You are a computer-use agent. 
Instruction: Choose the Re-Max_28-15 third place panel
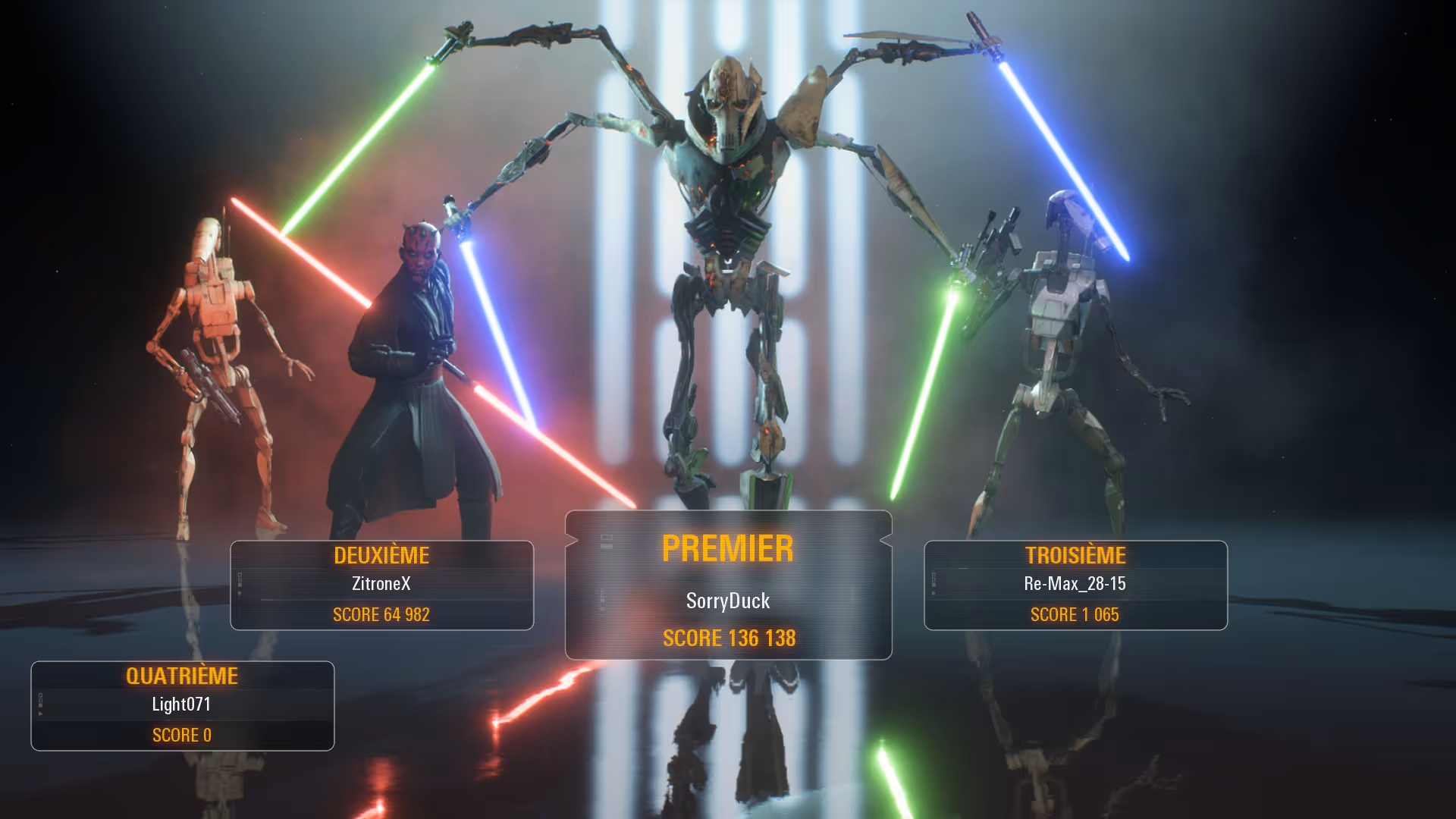click(1075, 585)
